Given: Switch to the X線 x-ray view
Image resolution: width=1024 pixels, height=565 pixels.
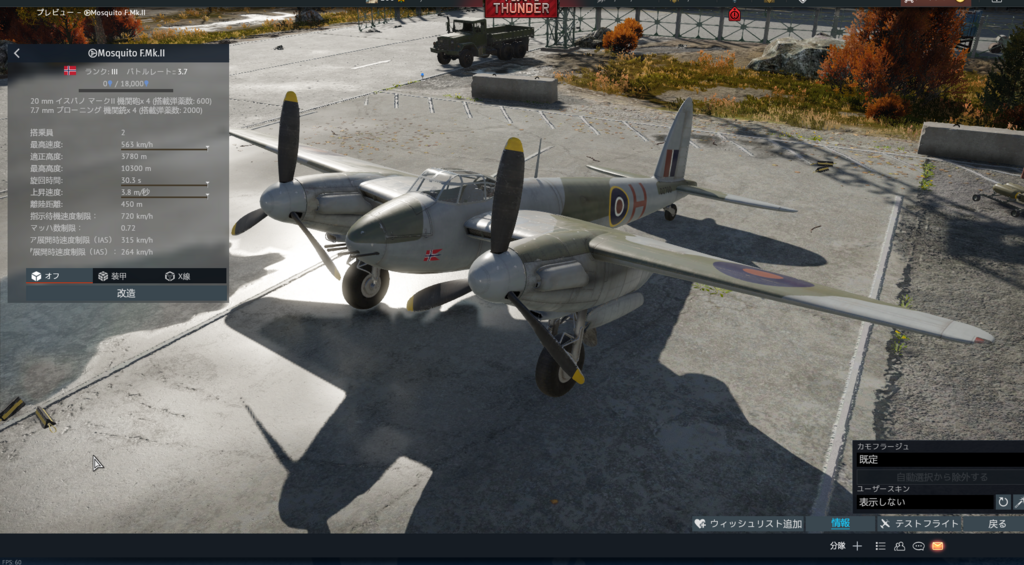Looking at the screenshot, I should (177, 276).
